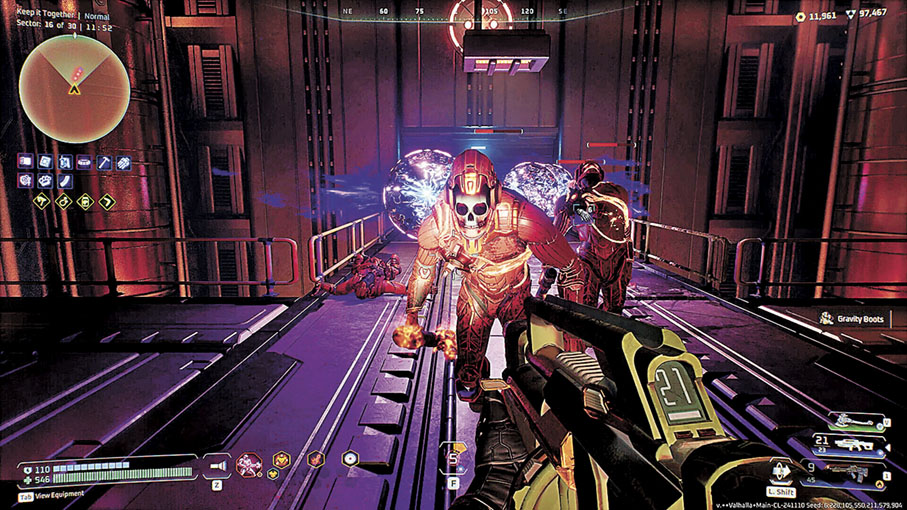The height and width of the screenshot is (510, 907).
Task: Use the consumable item showing 5
Action: (x=453, y=459)
